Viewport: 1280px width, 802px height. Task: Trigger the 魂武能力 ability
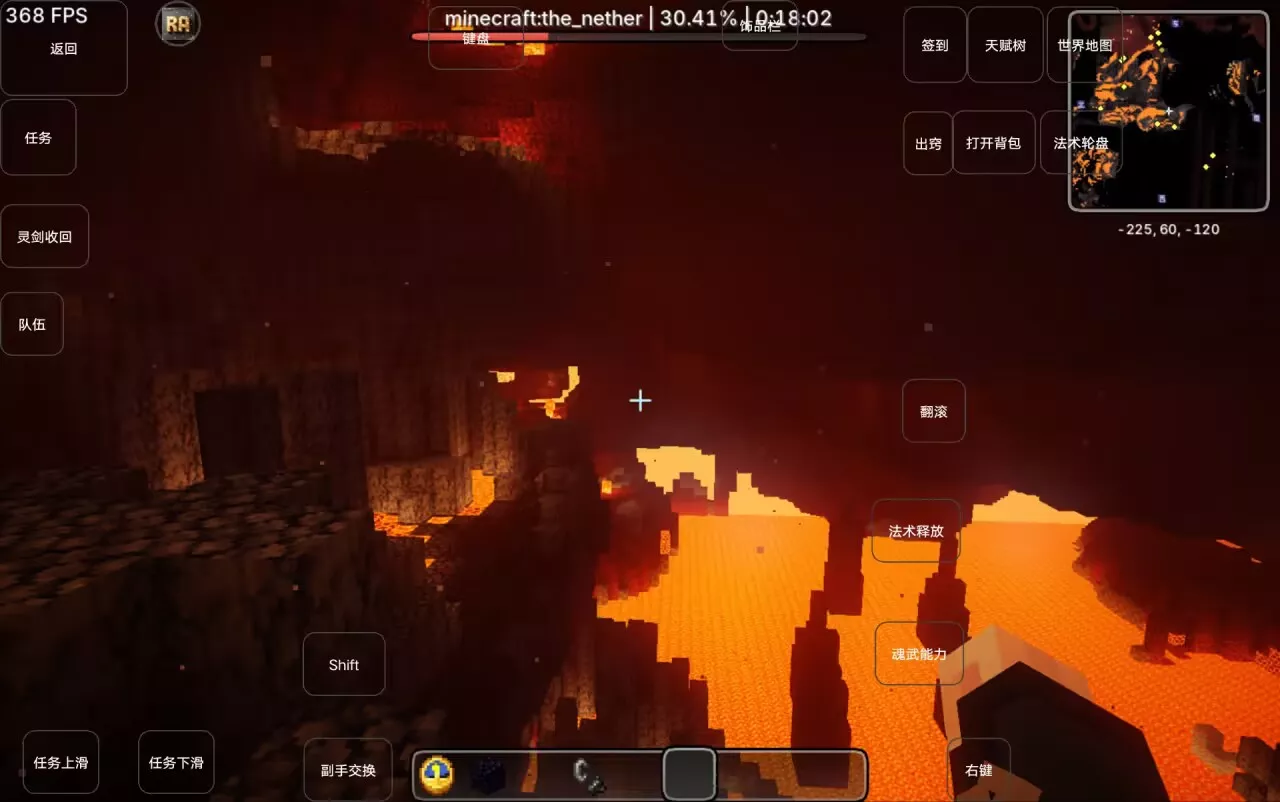click(919, 654)
